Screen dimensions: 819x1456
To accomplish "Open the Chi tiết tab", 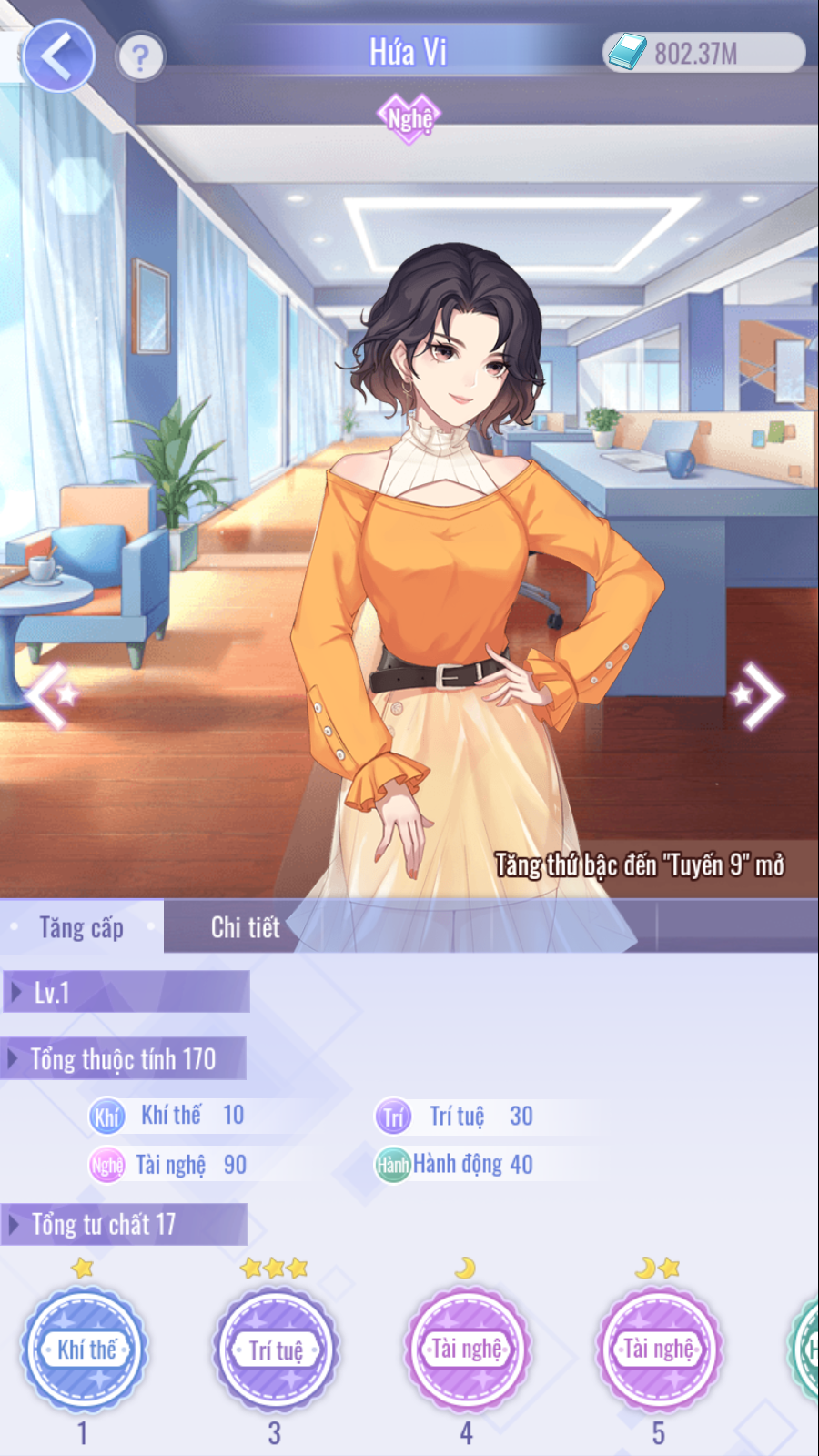I will coord(245,927).
